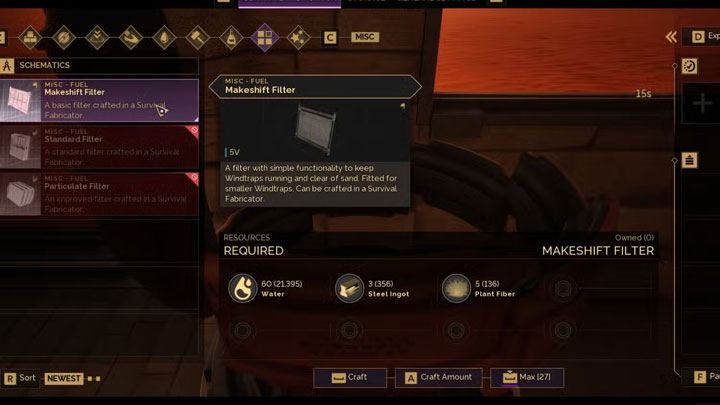Select the sparkle stars category tab
This screenshot has width=720, height=405.
[x=297, y=38]
